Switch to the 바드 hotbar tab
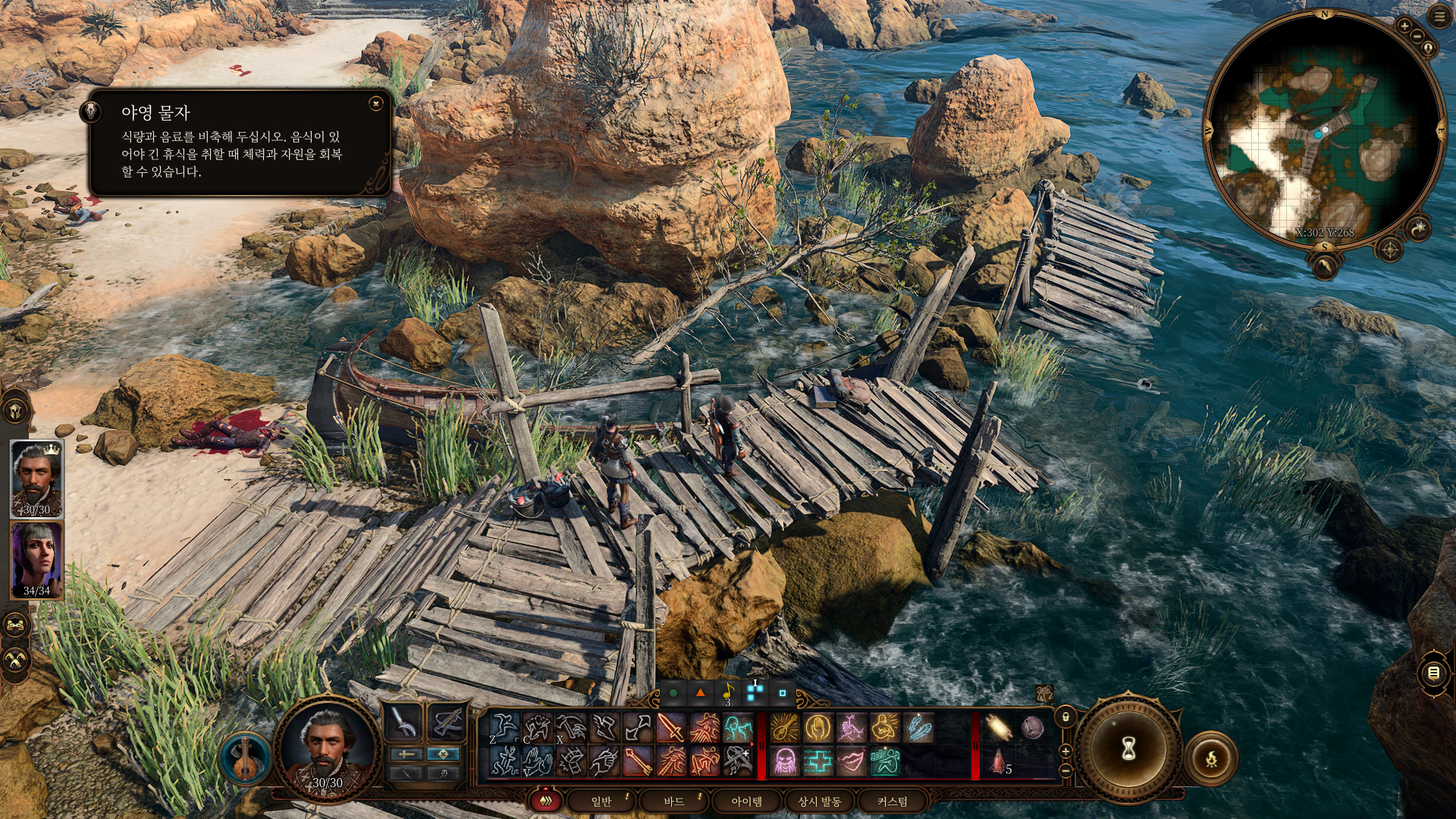 673,802
